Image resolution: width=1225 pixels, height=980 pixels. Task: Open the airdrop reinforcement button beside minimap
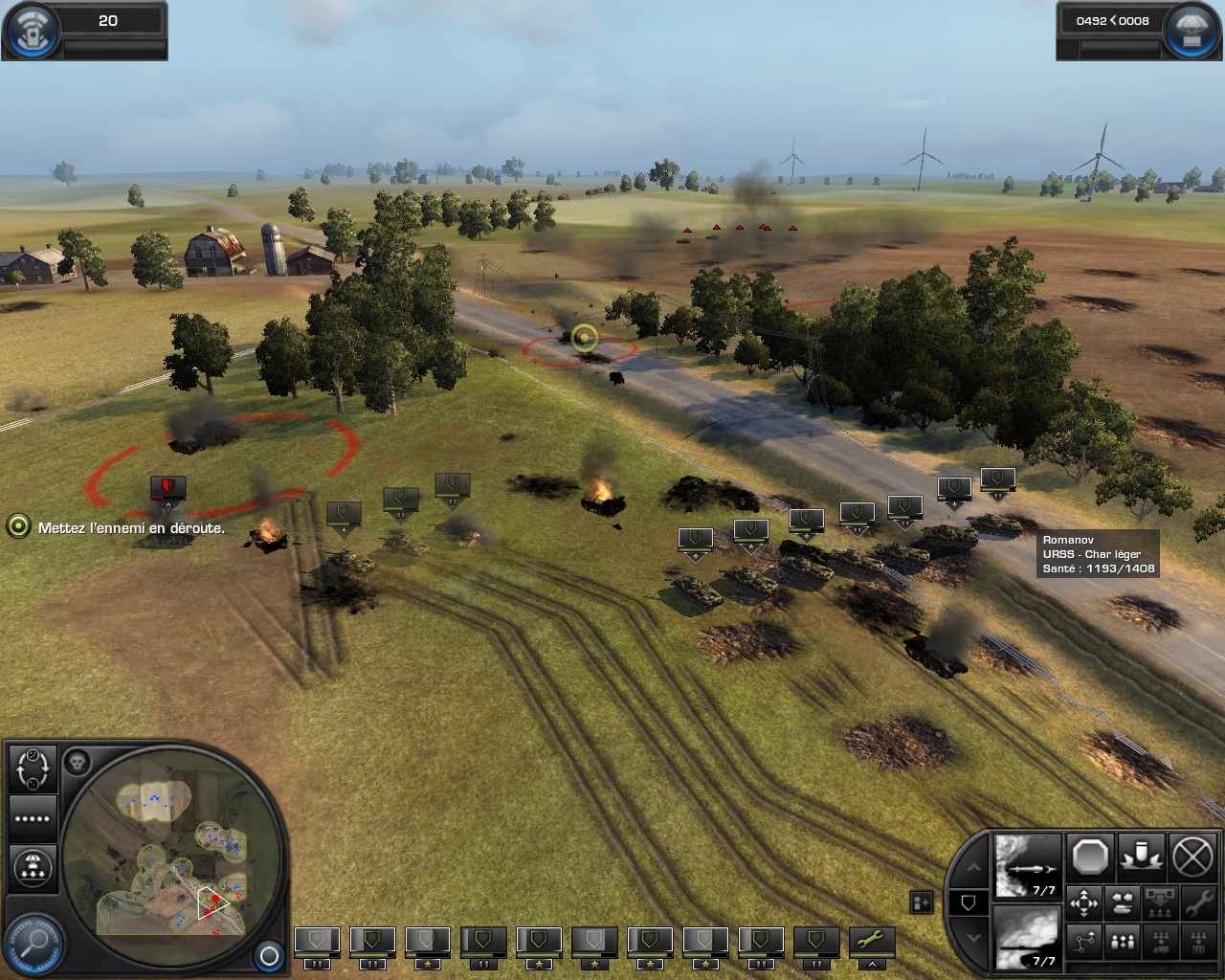click(33, 867)
